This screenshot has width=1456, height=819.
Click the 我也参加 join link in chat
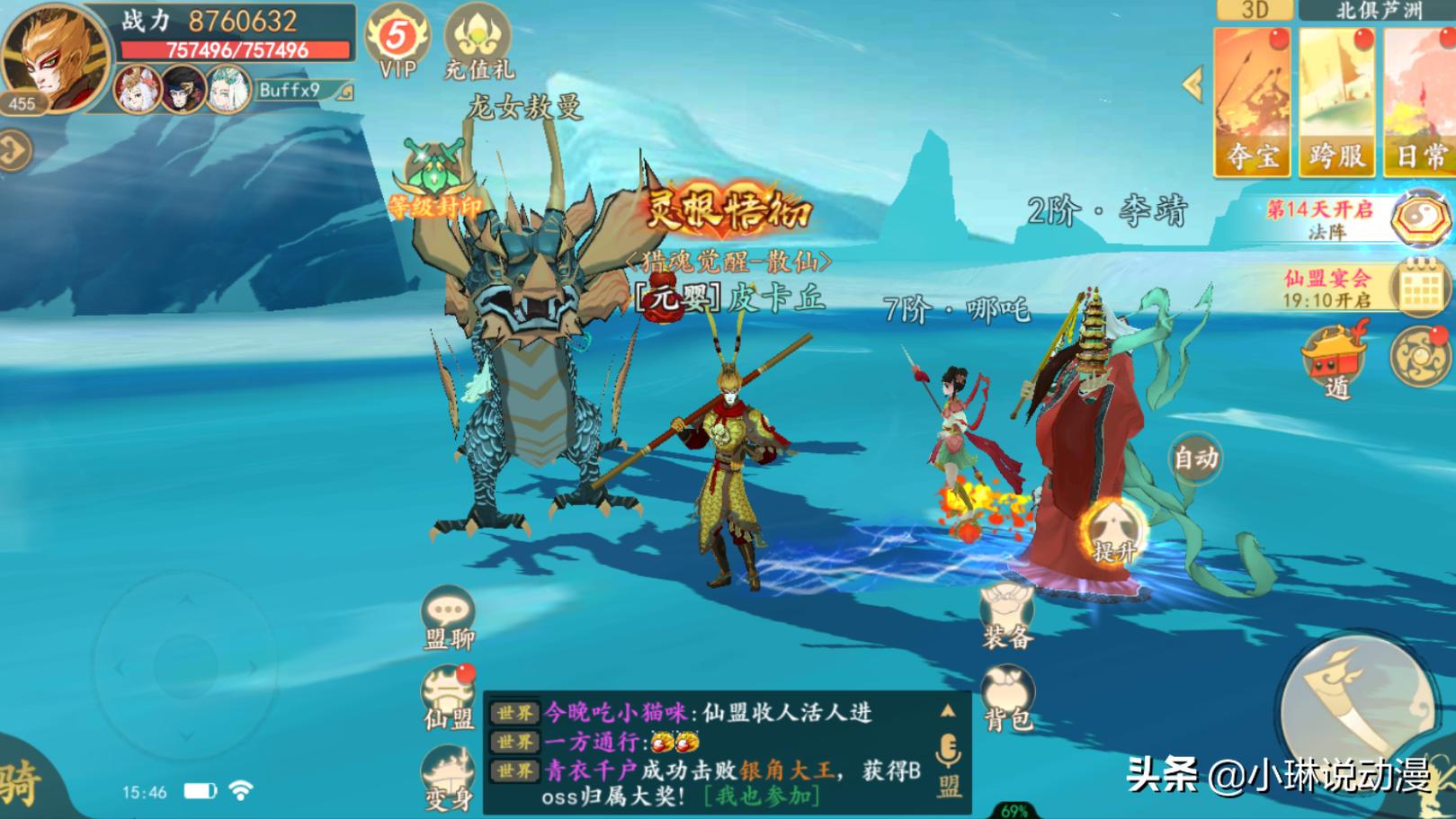762,796
